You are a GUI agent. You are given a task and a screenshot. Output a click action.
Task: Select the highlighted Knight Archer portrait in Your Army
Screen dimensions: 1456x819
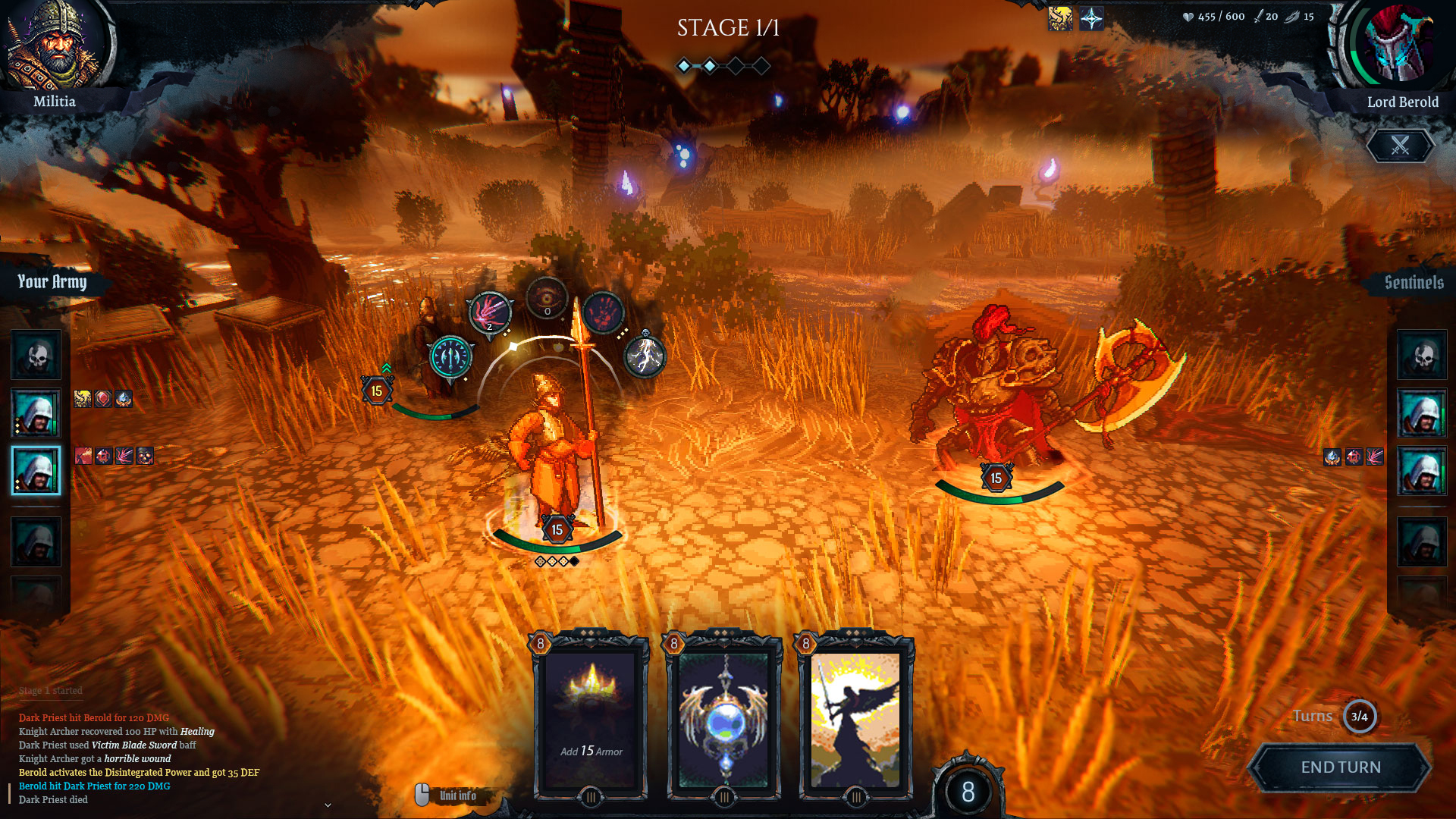coord(36,470)
